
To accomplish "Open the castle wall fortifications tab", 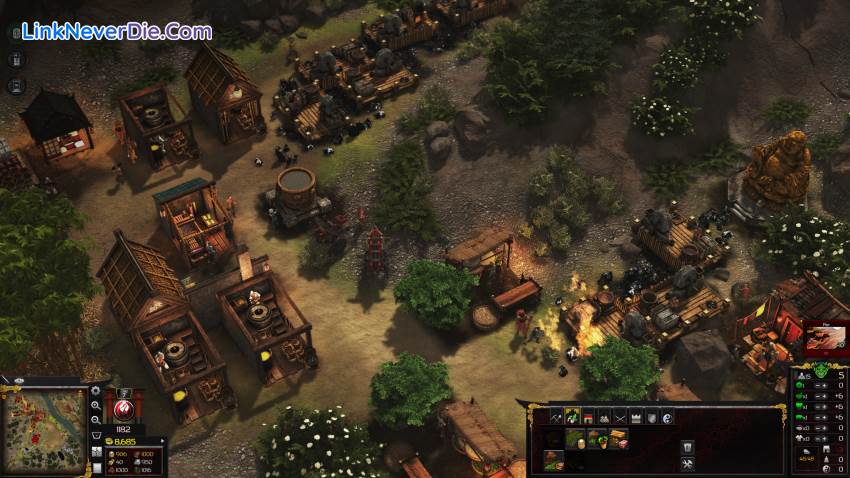I will pyautogui.click(x=635, y=416).
